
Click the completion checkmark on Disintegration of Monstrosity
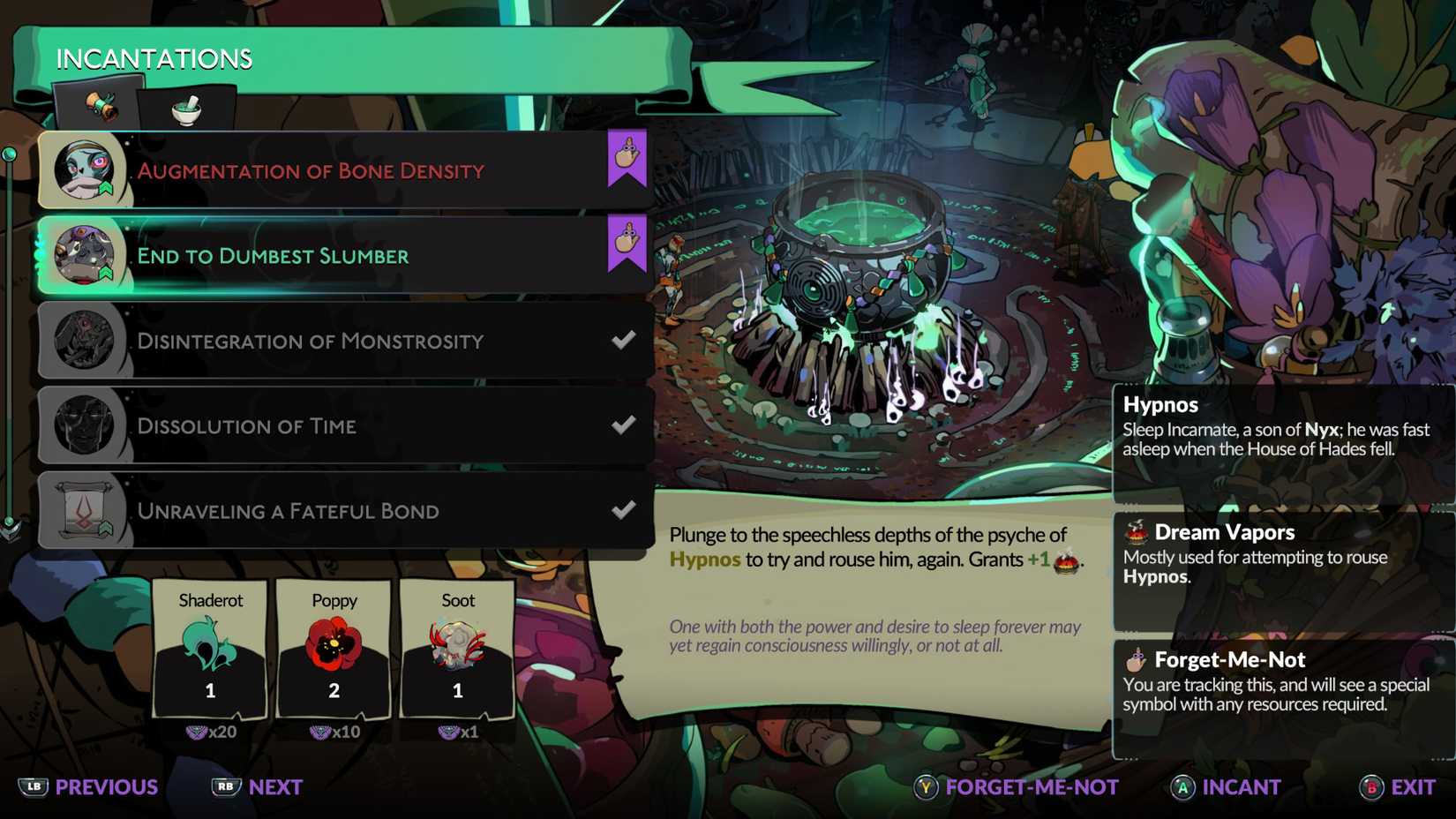pos(625,340)
